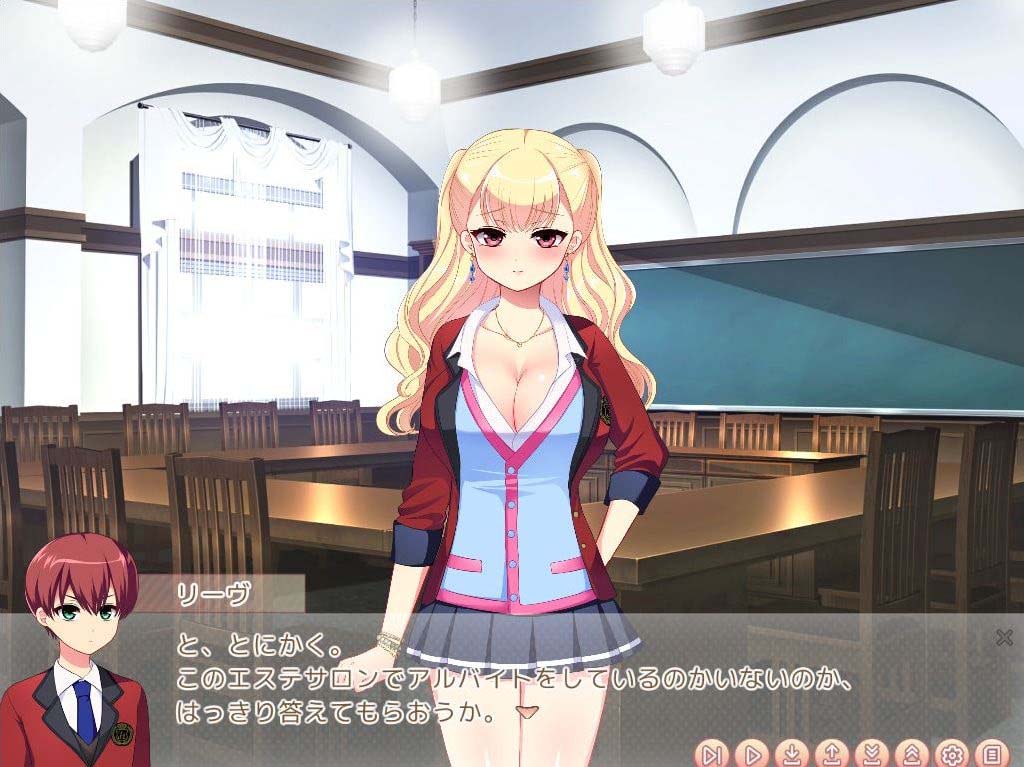Click the skip button with play-and-bar icon
The width and height of the screenshot is (1024, 767).
point(712,753)
